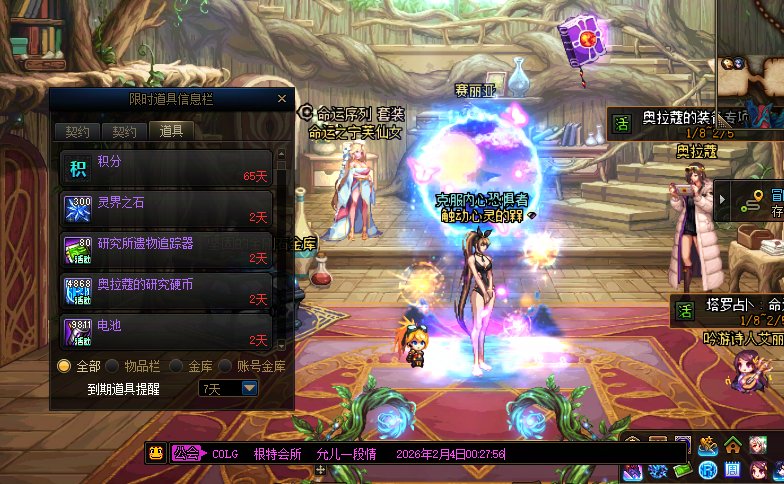Click the chat emoji face button
Image resolution: width=784 pixels, height=484 pixels.
pyautogui.click(x=156, y=453)
